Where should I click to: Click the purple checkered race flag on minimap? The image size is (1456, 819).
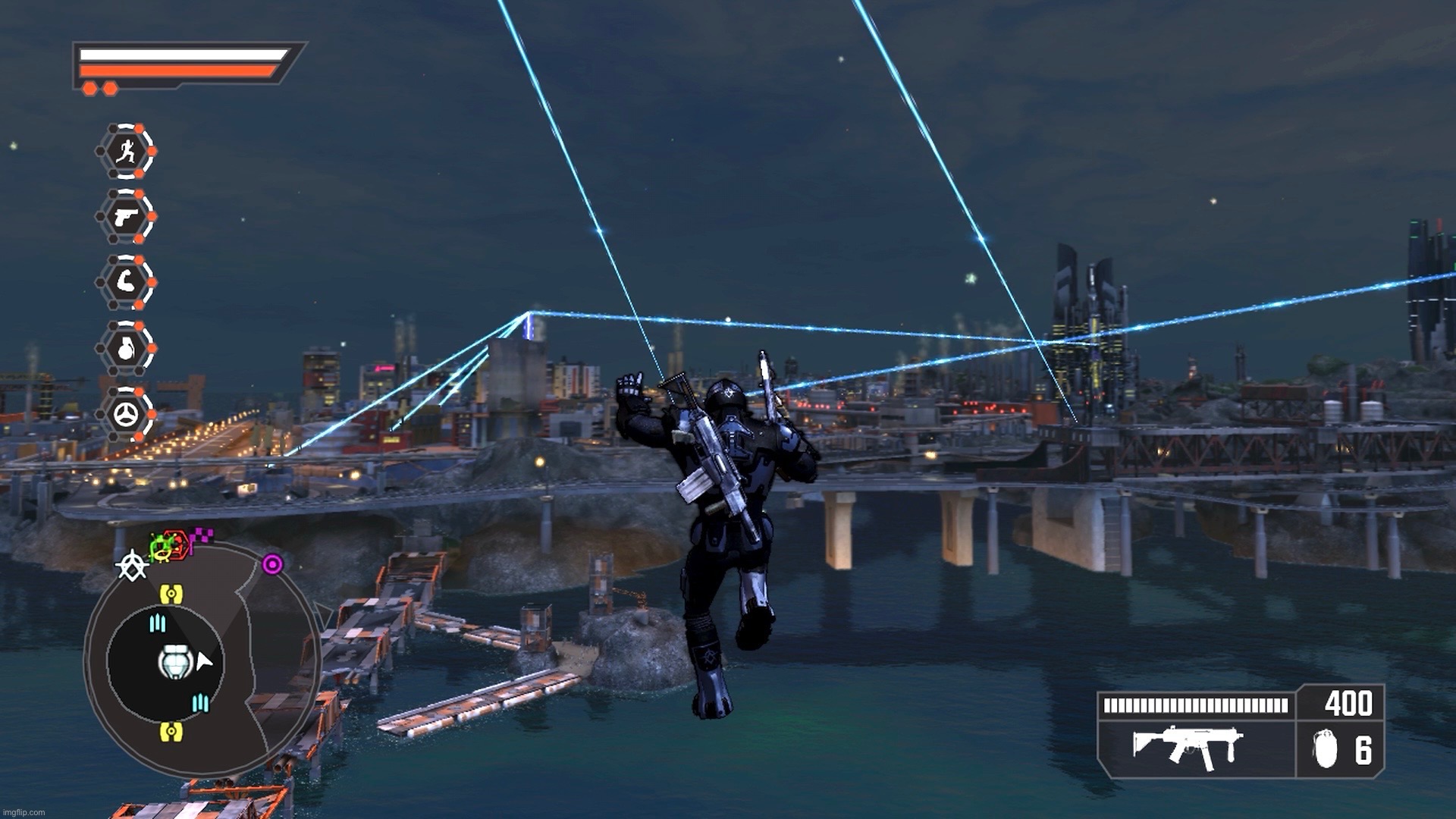point(201,535)
